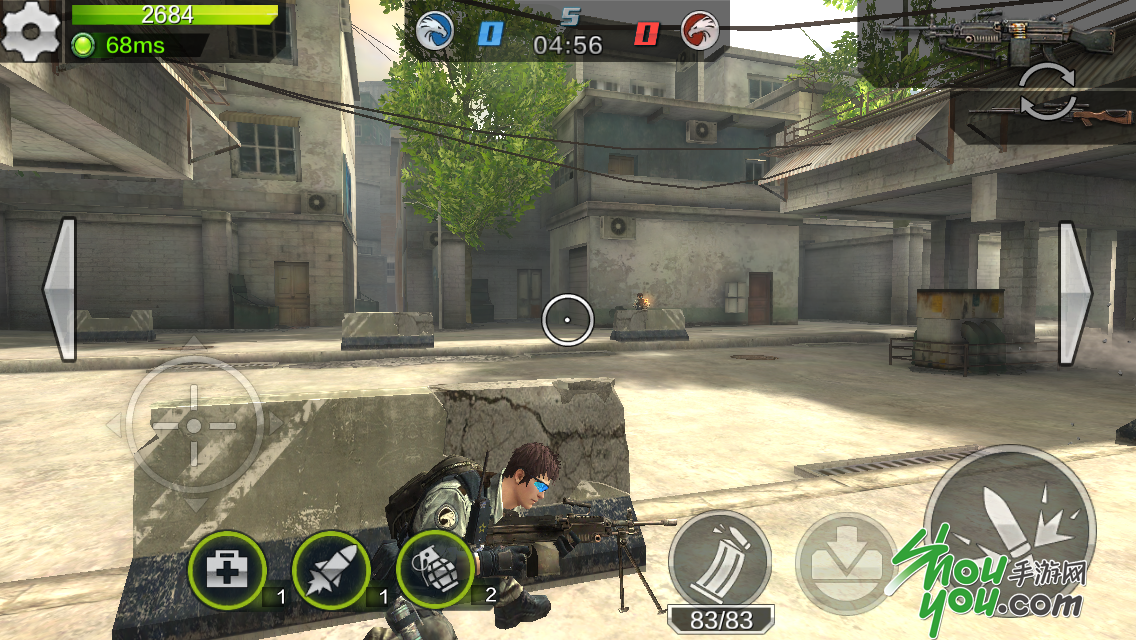
Task: Launch the rocket airstrike item
Action: [331, 570]
